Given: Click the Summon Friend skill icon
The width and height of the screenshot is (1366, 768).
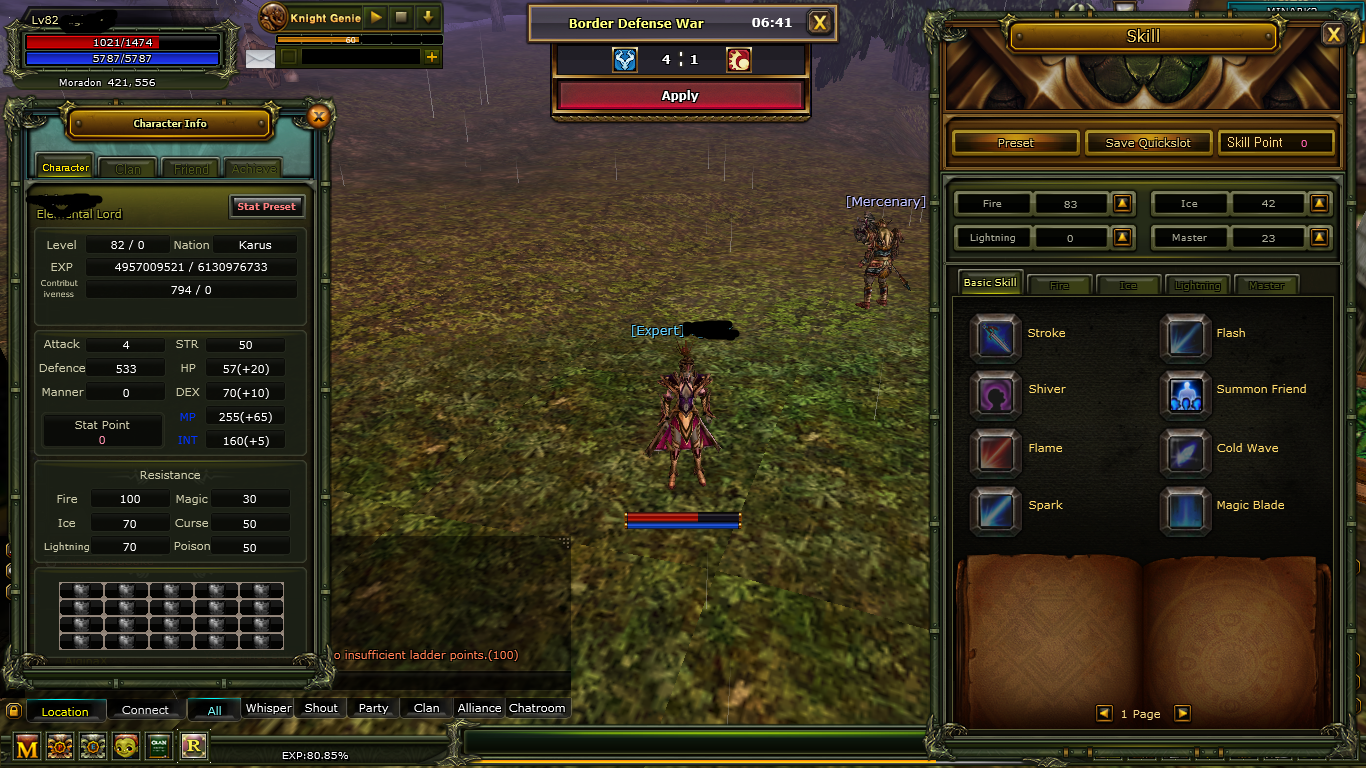Looking at the screenshot, I should point(1185,395).
